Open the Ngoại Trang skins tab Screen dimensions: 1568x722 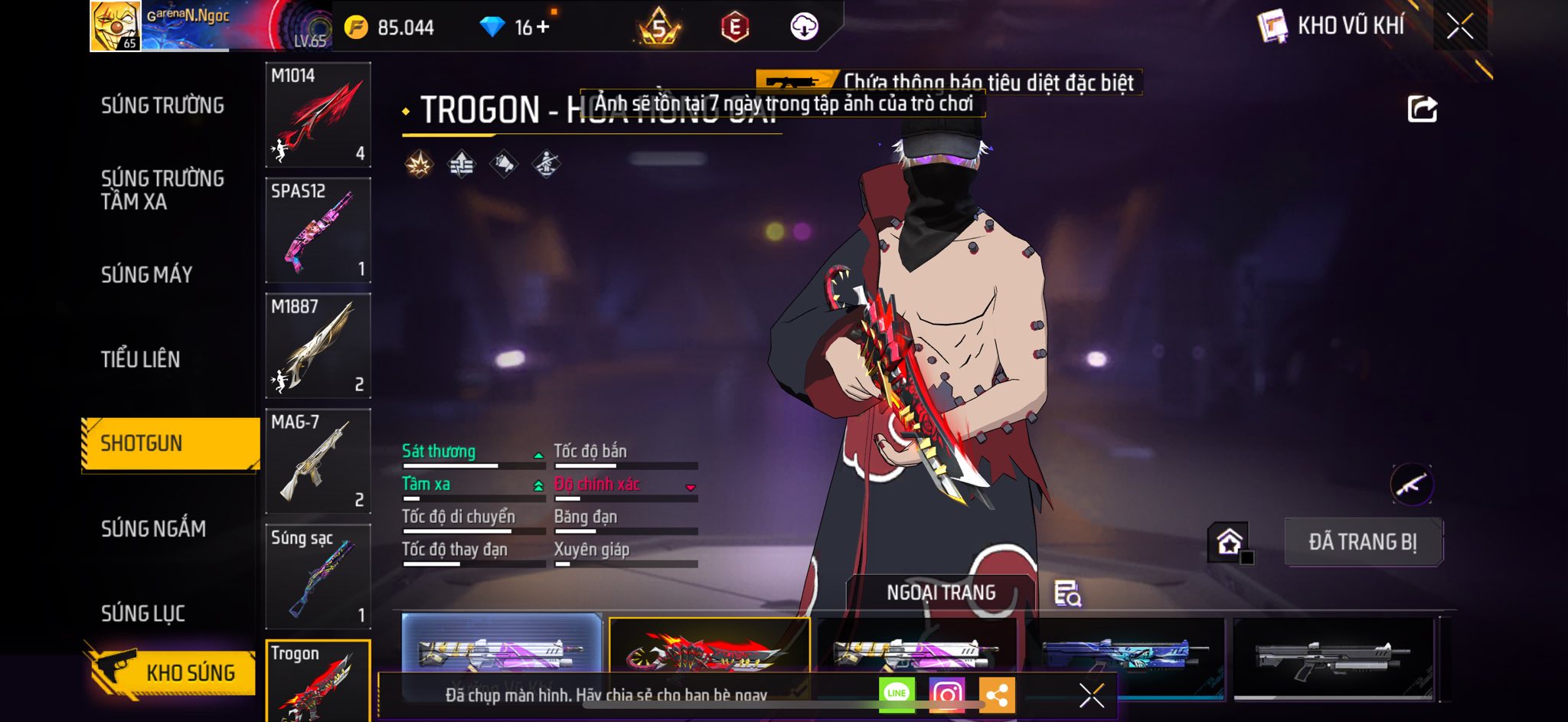click(941, 593)
